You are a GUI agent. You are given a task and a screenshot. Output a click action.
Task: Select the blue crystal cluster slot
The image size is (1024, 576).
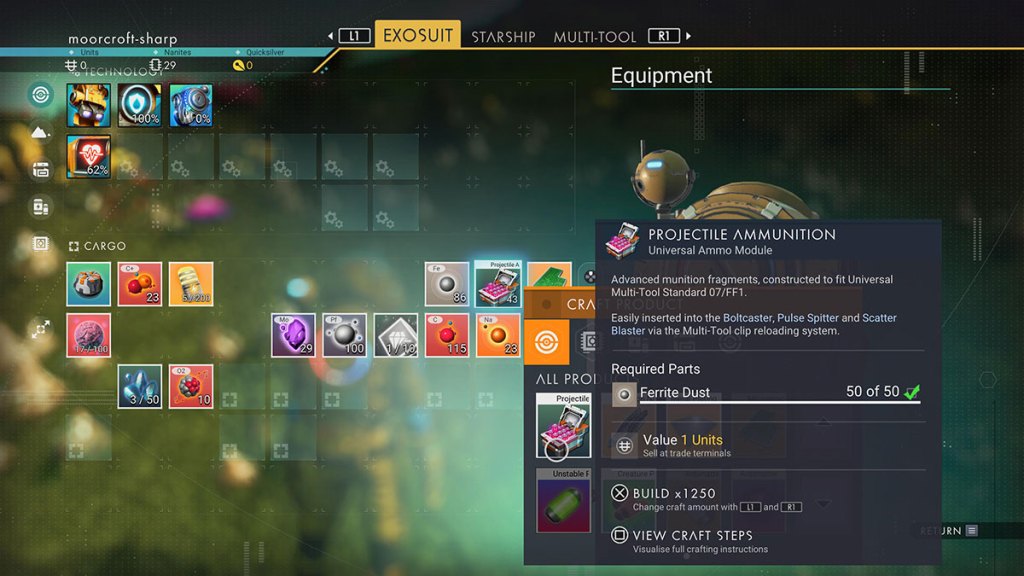click(x=140, y=386)
